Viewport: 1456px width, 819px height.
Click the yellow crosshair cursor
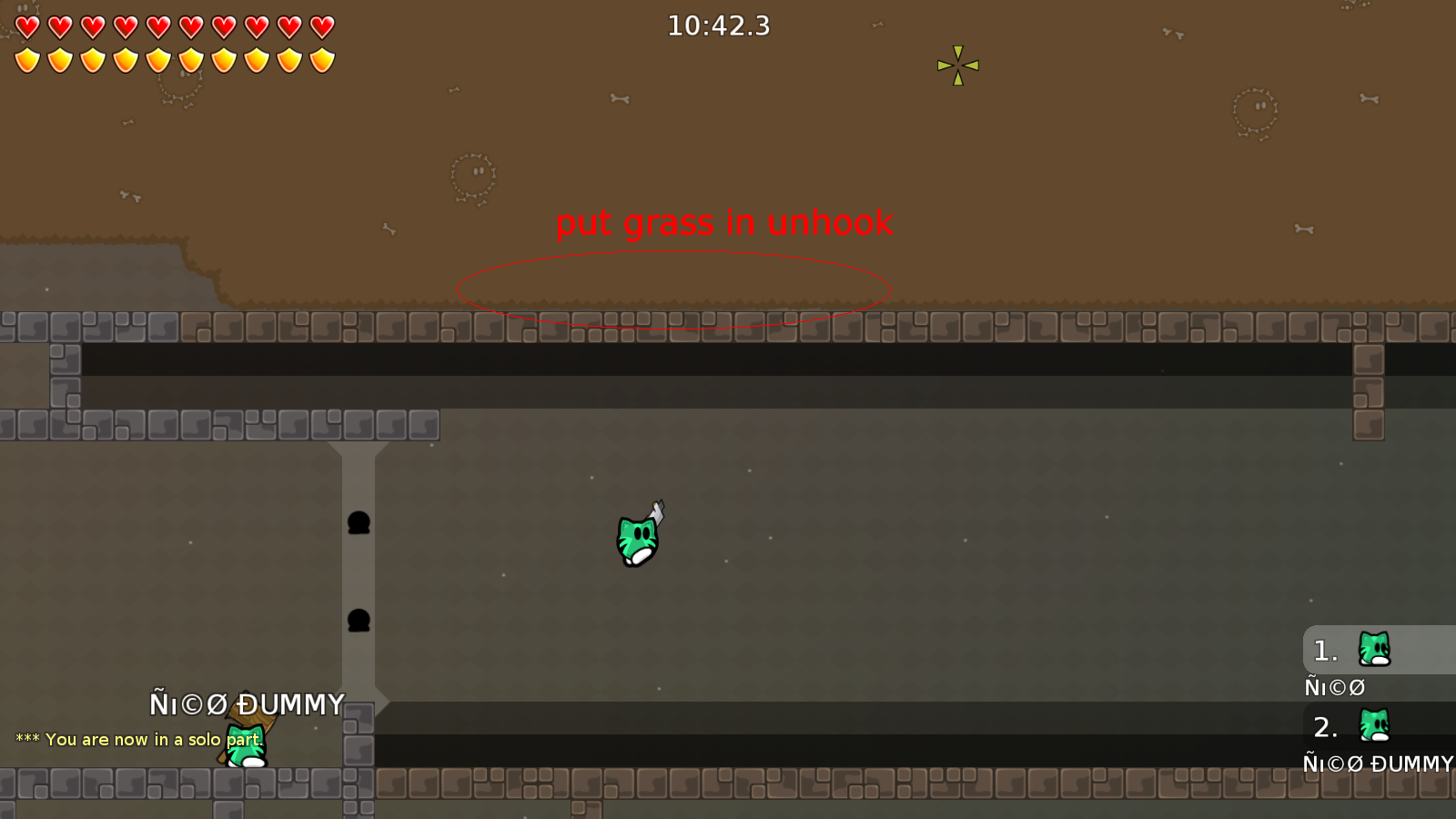(x=956, y=65)
